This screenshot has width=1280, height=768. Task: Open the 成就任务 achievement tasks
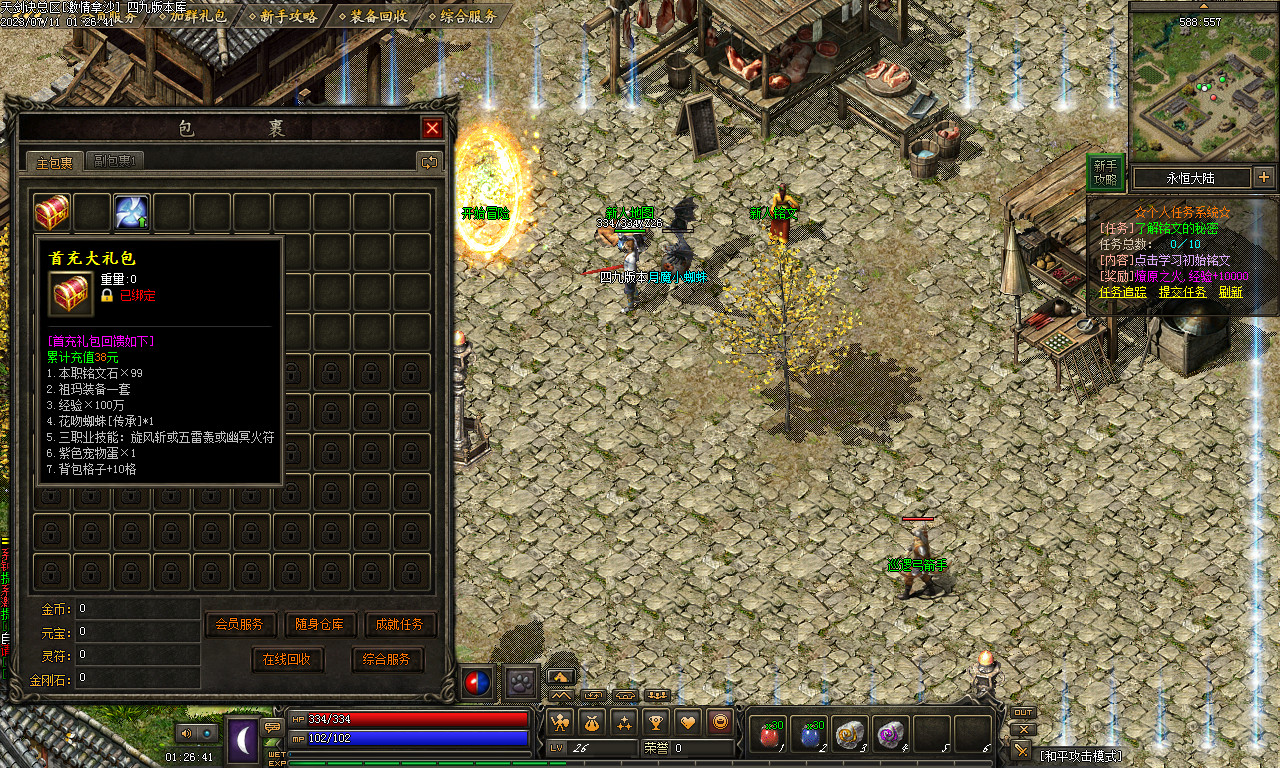pyautogui.click(x=400, y=624)
